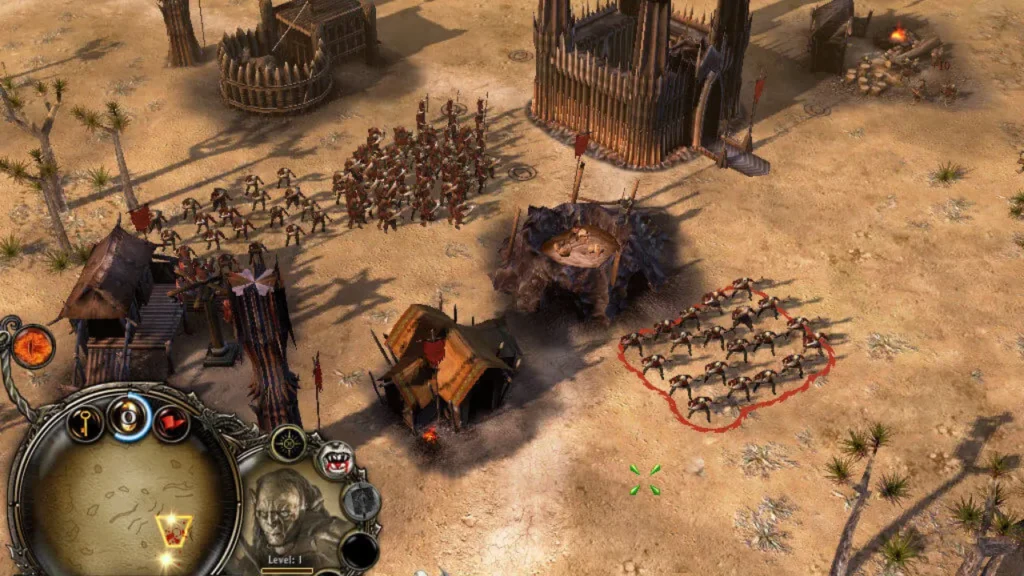Image resolution: width=1024 pixels, height=576 pixels.
Task: Open the Eye of Sauron power button
Action: [x=32, y=346]
